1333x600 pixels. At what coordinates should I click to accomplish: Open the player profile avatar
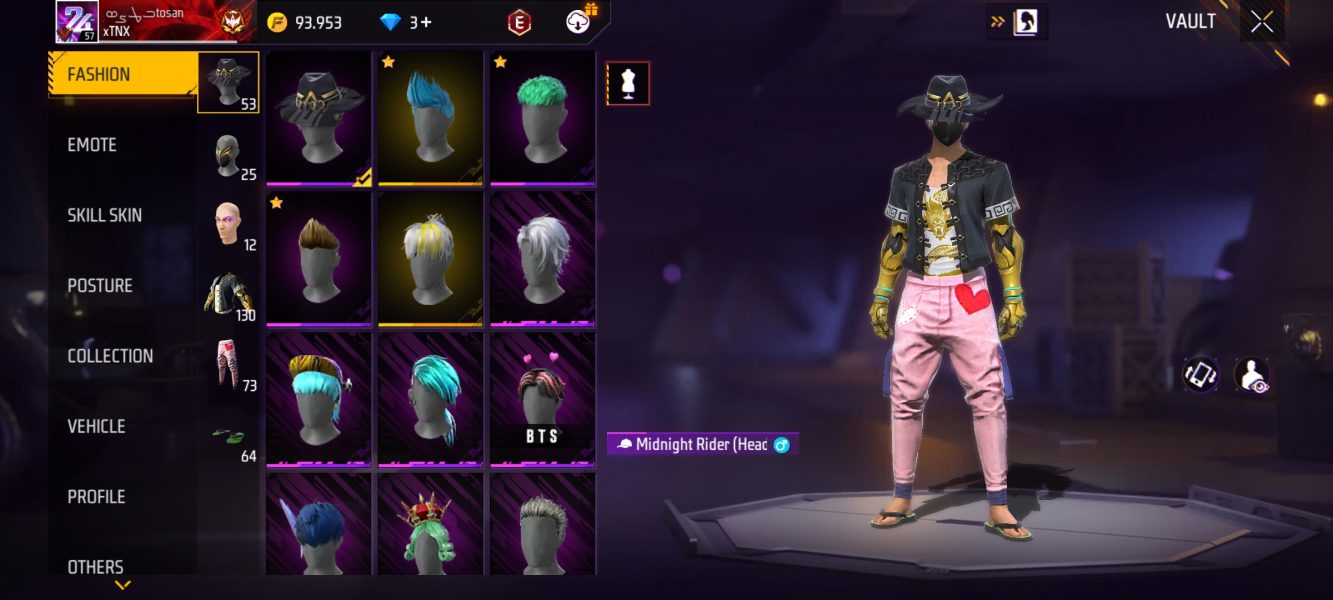77,22
